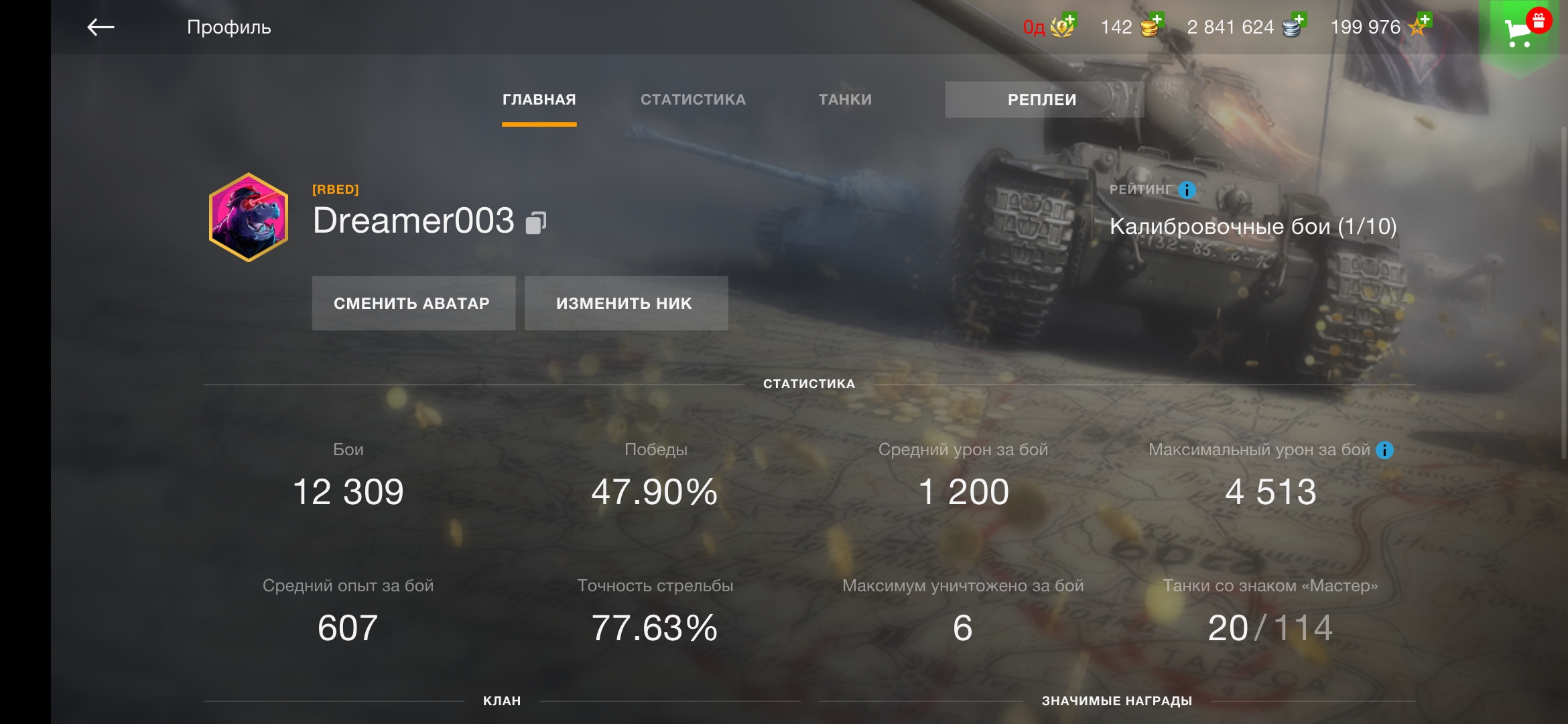
Task: Add gold via the 142 coins counter
Action: (1133, 27)
